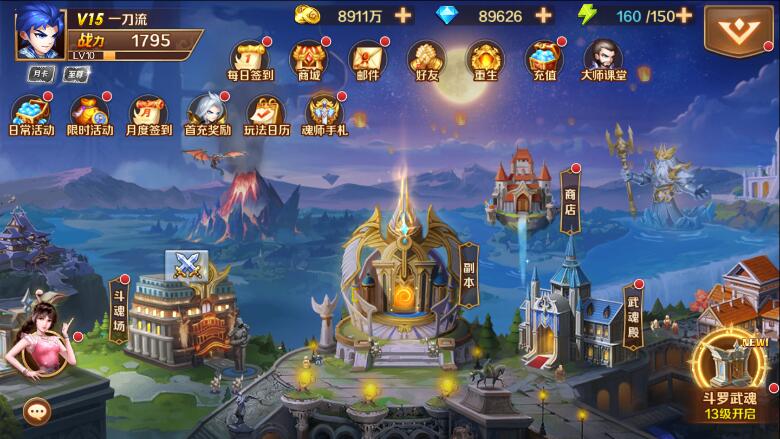Open the 每日签到 daily sign-in icon
Image resolution: width=780 pixels, height=439 pixels.
pyautogui.click(x=251, y=60)
